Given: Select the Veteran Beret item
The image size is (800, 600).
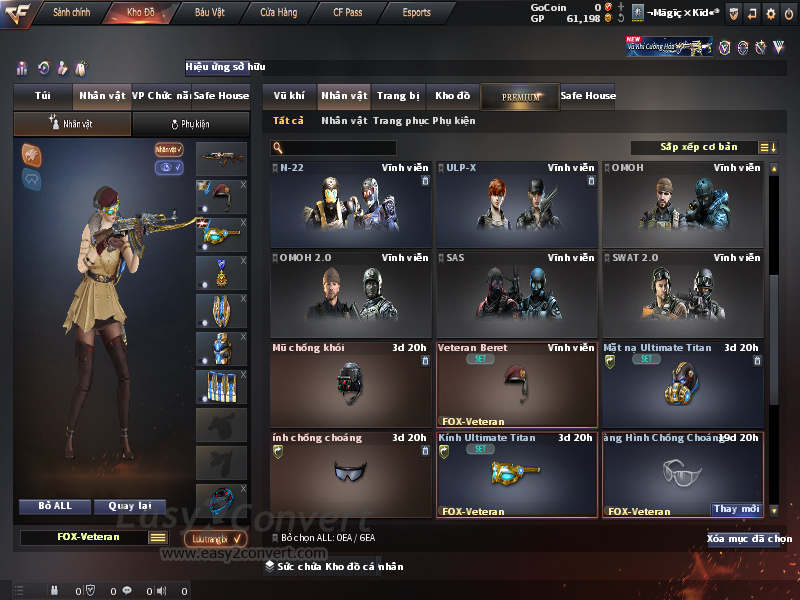Looking at the screenshot, I should pos(517,384).
